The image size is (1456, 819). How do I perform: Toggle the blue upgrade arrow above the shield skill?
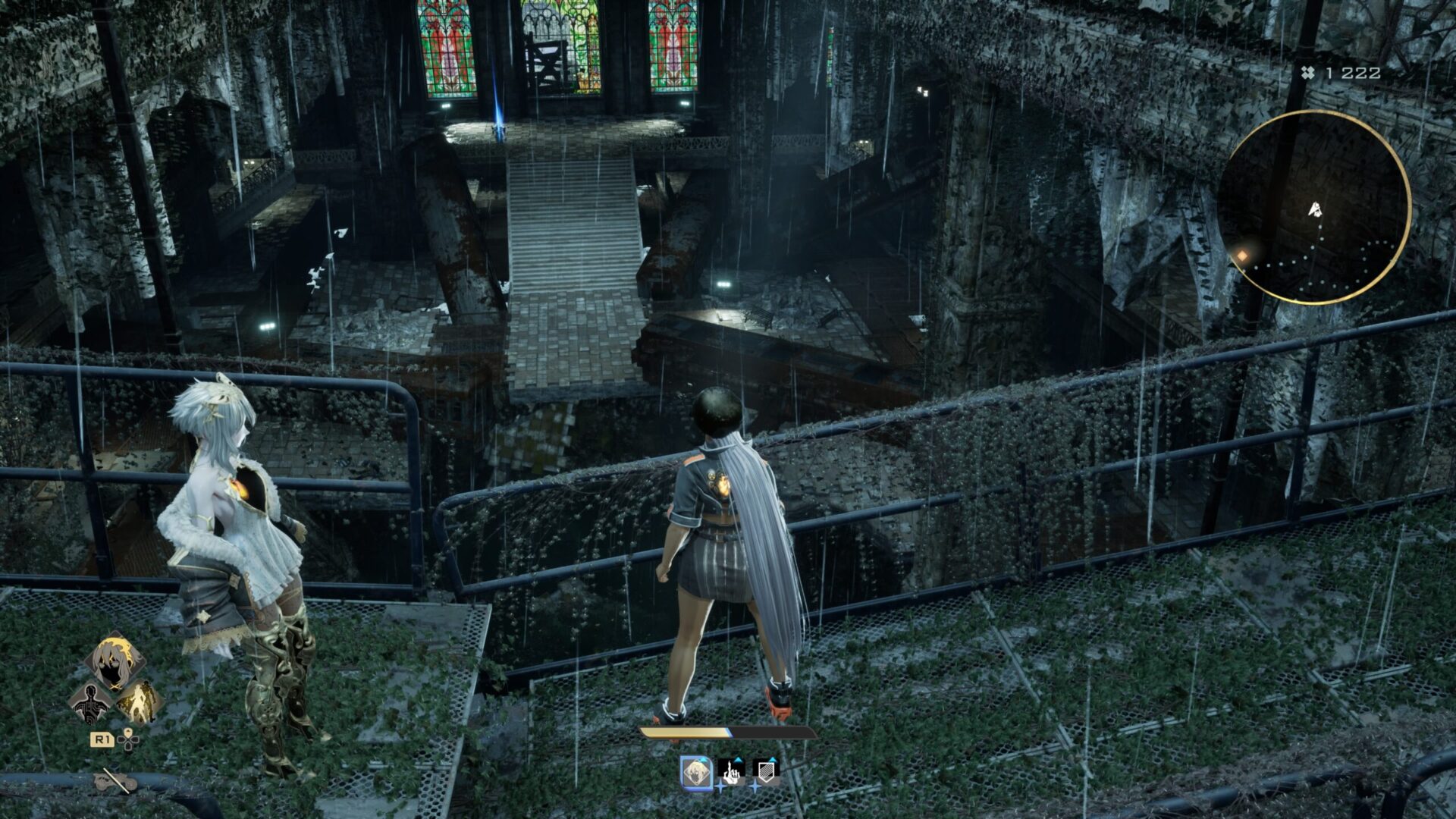pyautogui.click(x=772, y=760)
